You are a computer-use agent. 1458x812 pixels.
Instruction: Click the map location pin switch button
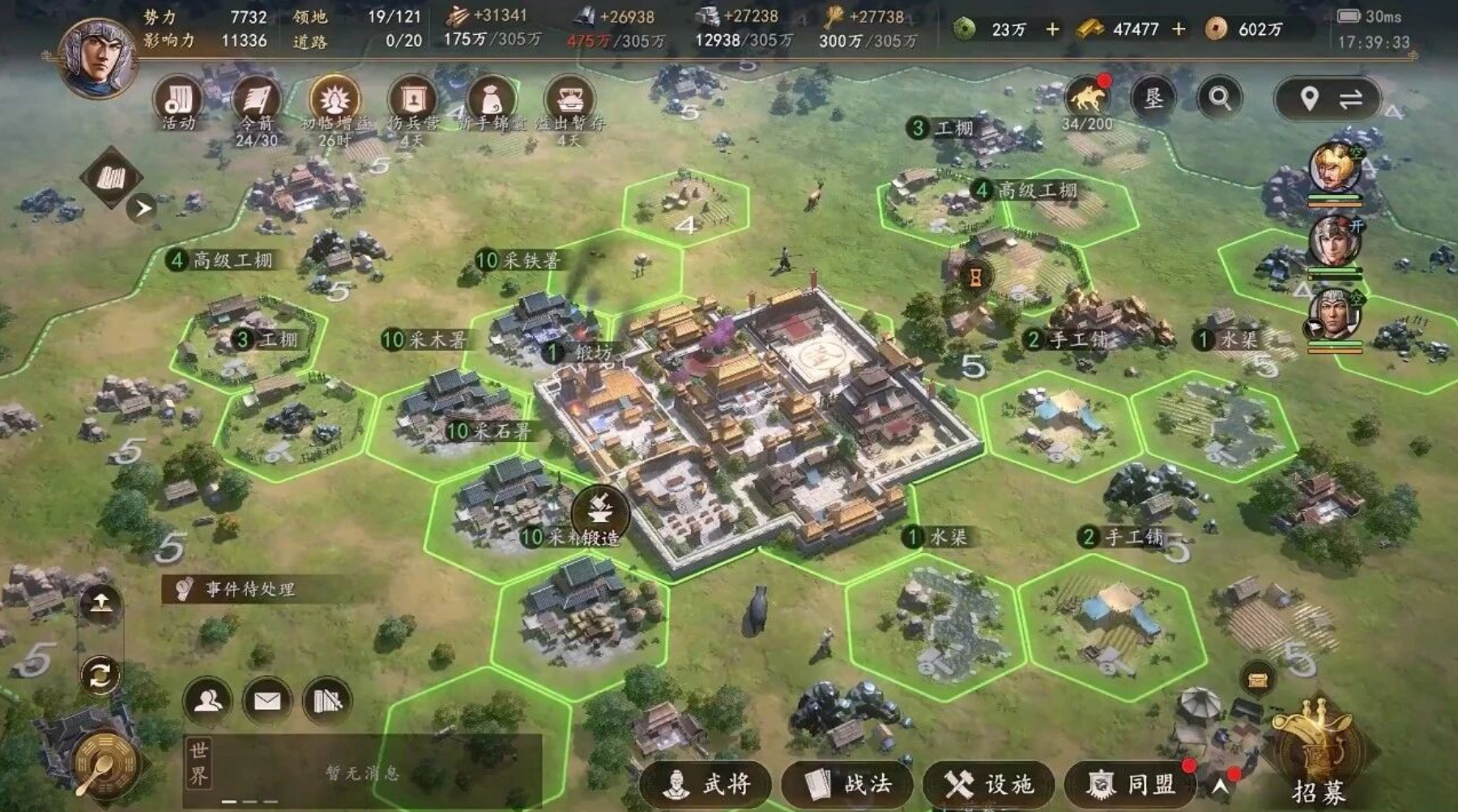click(1328, 100)
